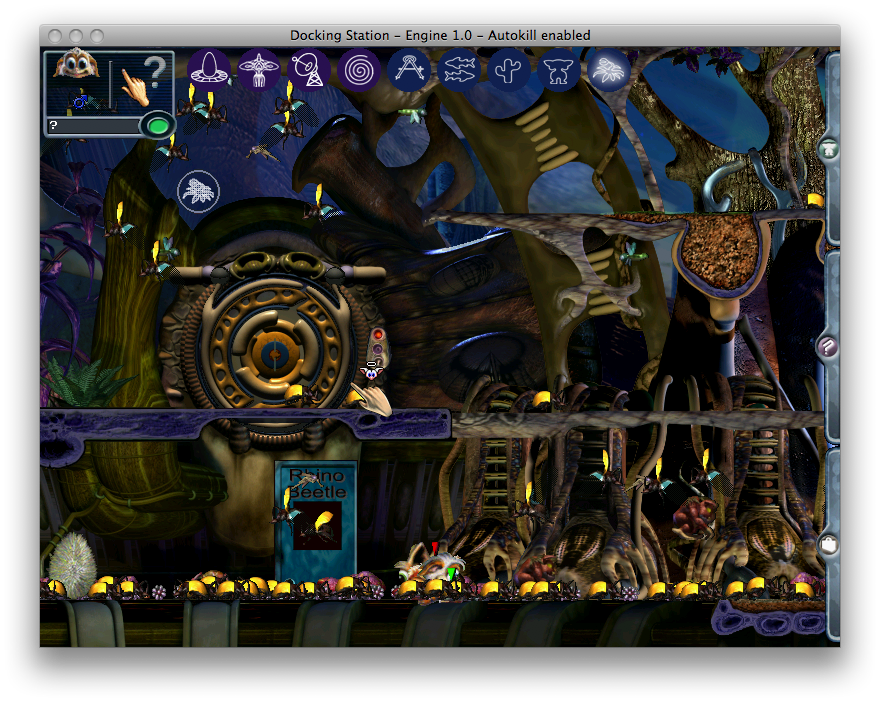Click the large question mark help icon

(154, 74)
